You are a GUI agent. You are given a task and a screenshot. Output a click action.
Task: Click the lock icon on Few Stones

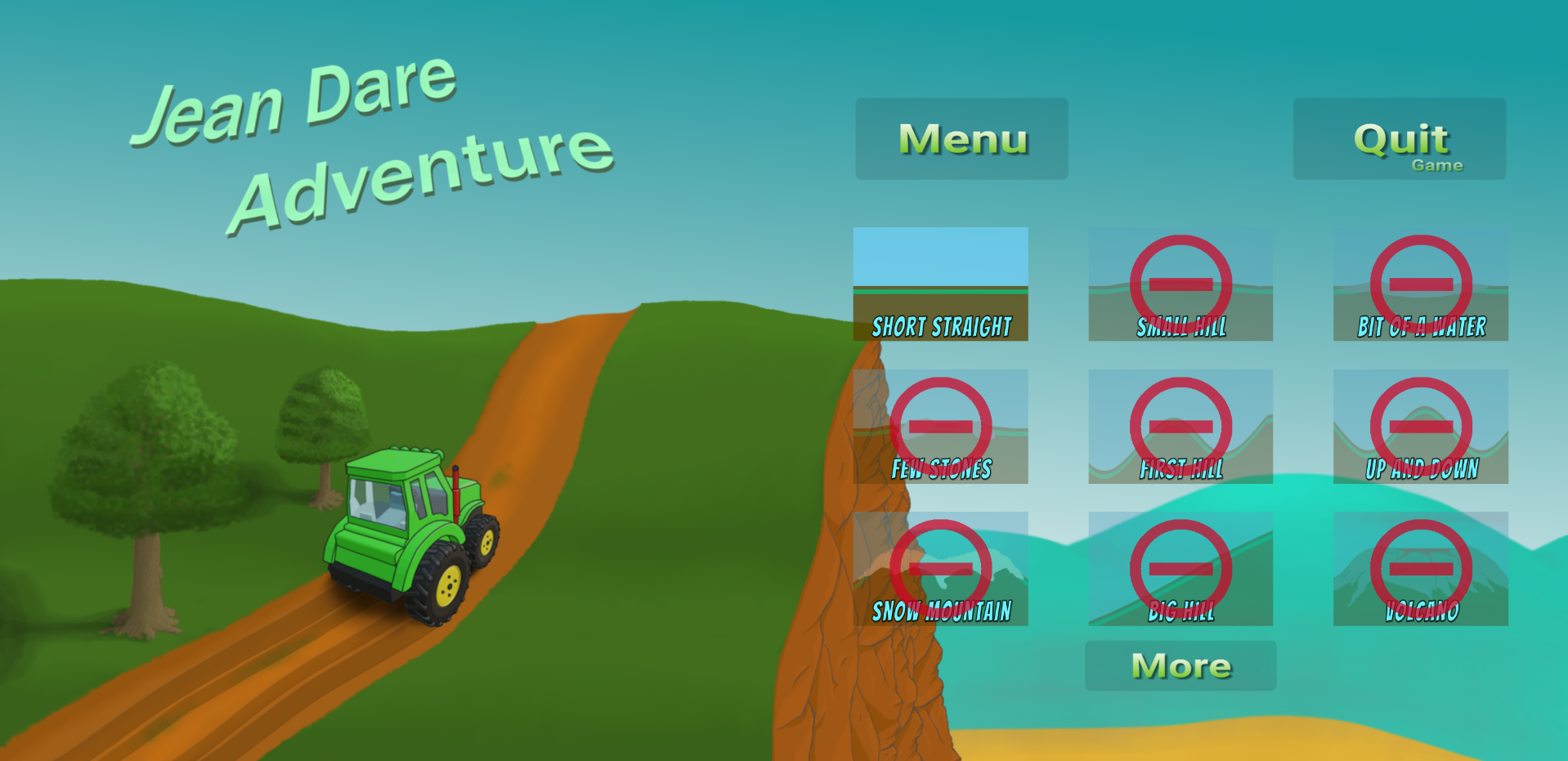[x=940, y=426]
